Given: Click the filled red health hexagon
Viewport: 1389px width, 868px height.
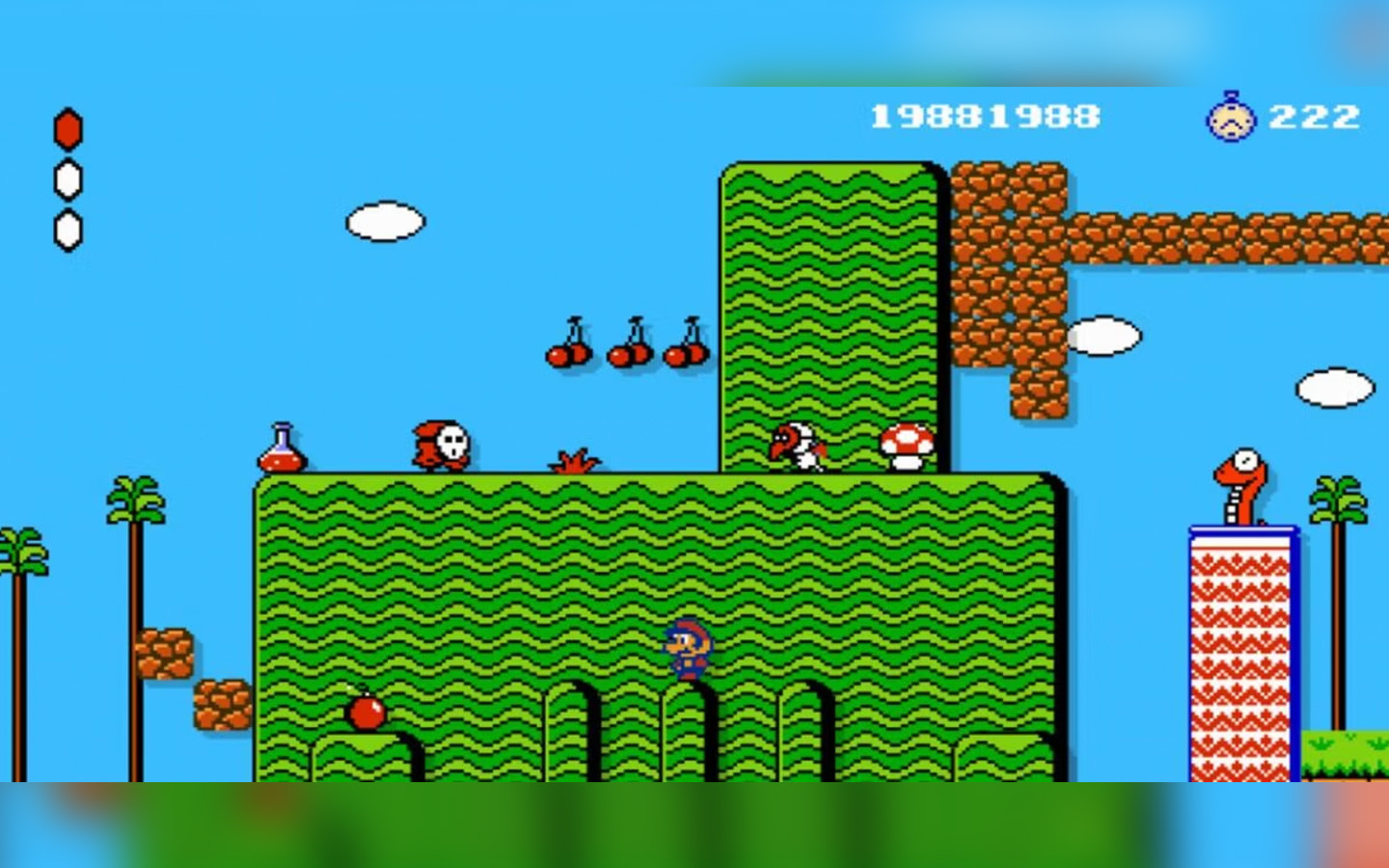Looking at the screenshot, I should [68, 126].
